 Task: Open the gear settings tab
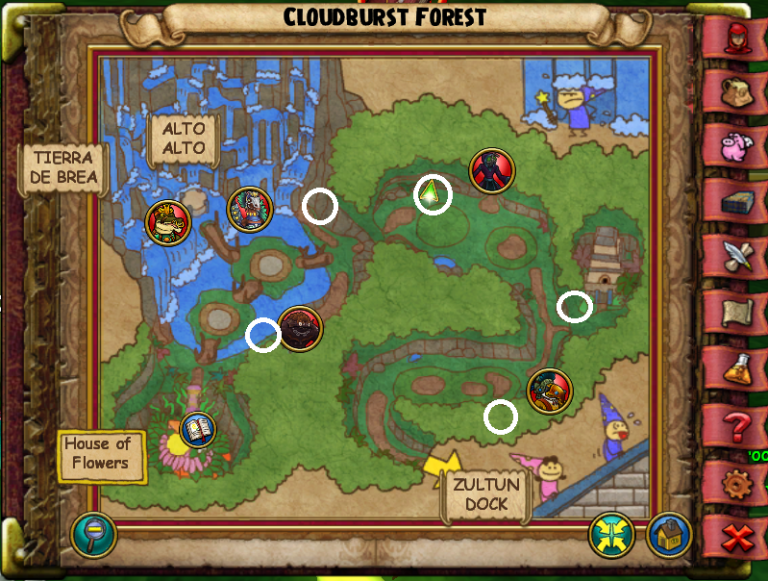click(738, 485)
